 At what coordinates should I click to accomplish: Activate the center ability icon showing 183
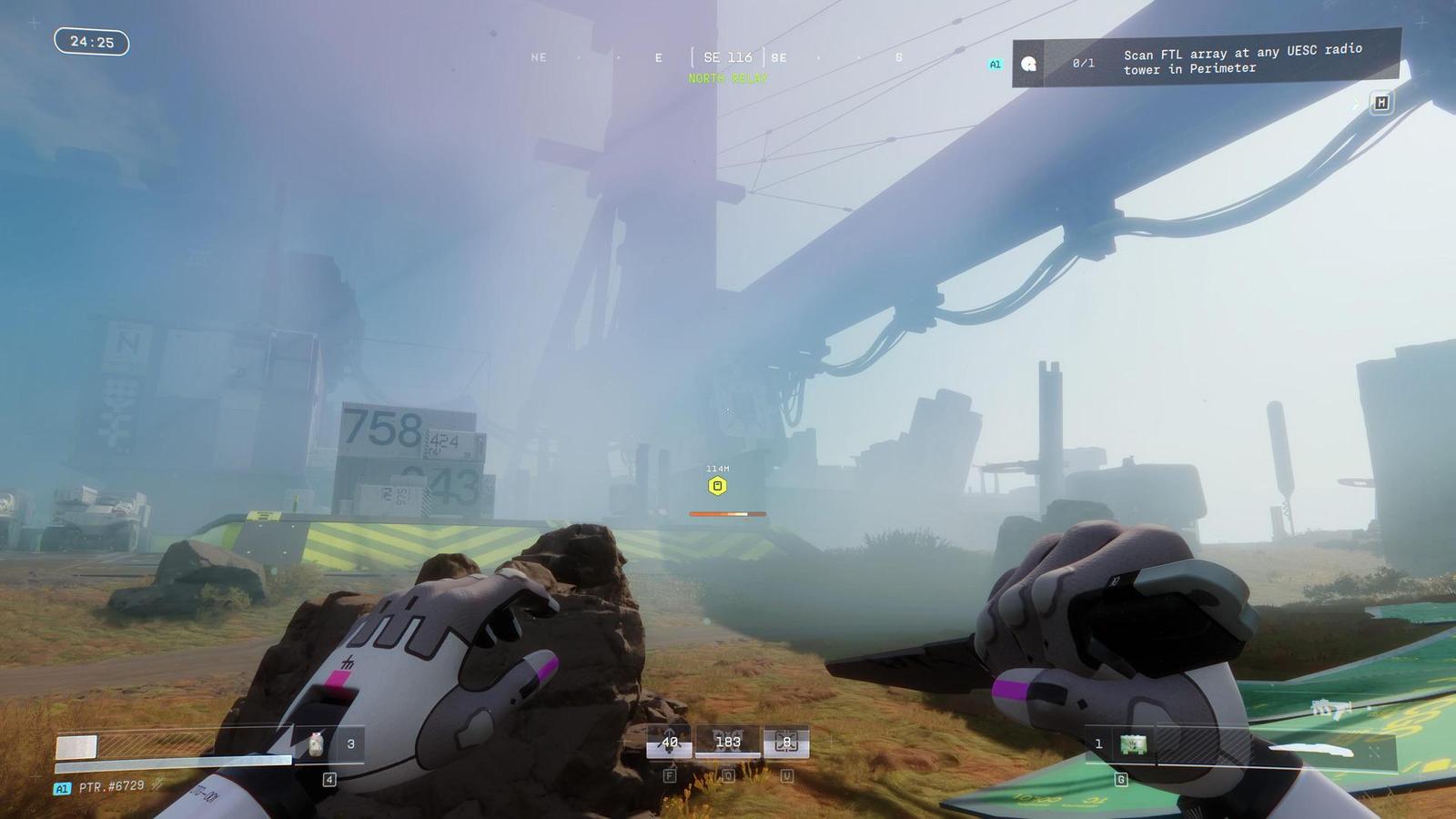click(727, 743)
